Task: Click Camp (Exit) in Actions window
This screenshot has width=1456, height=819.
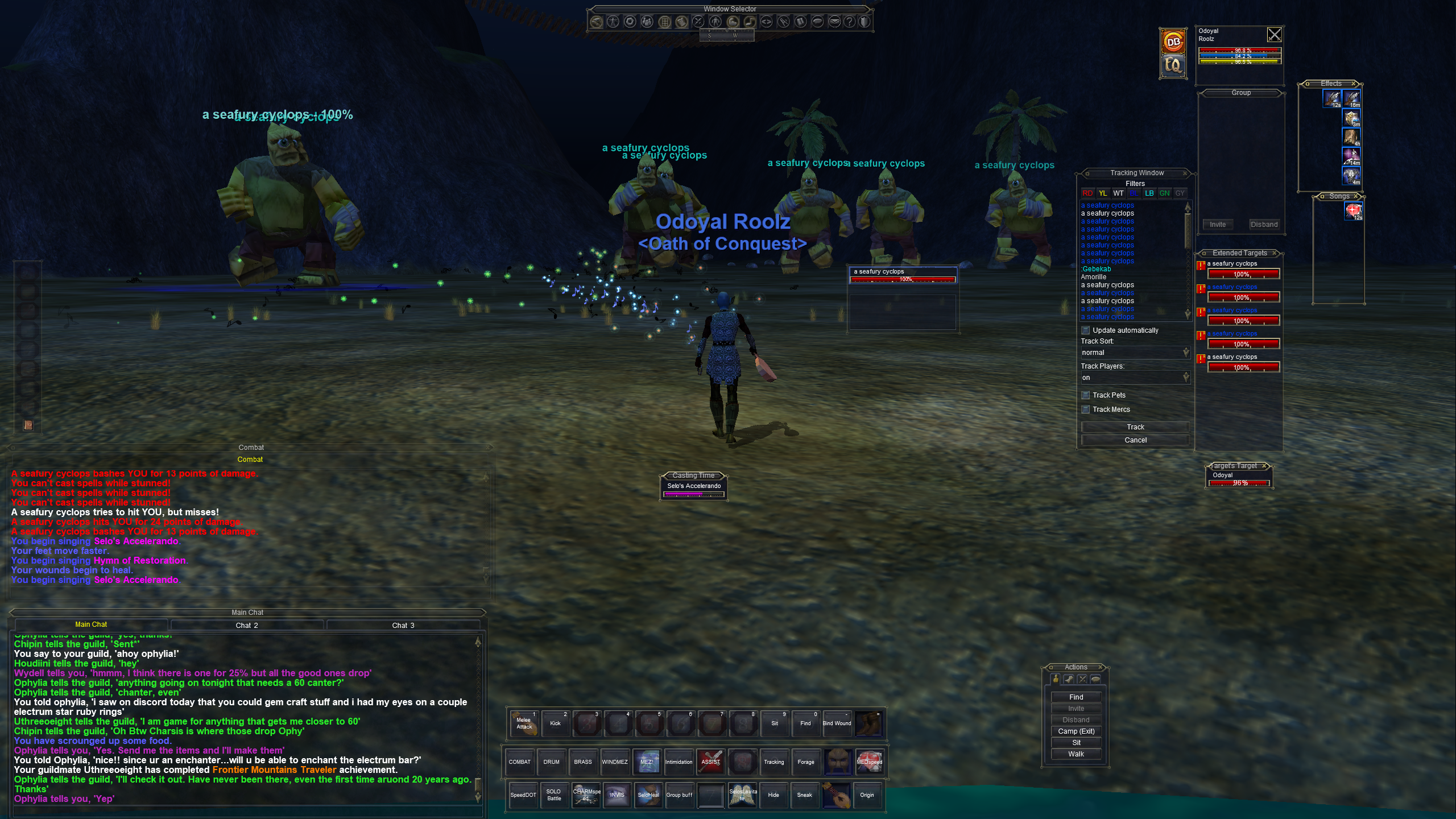Action: tap(1076, 731)
